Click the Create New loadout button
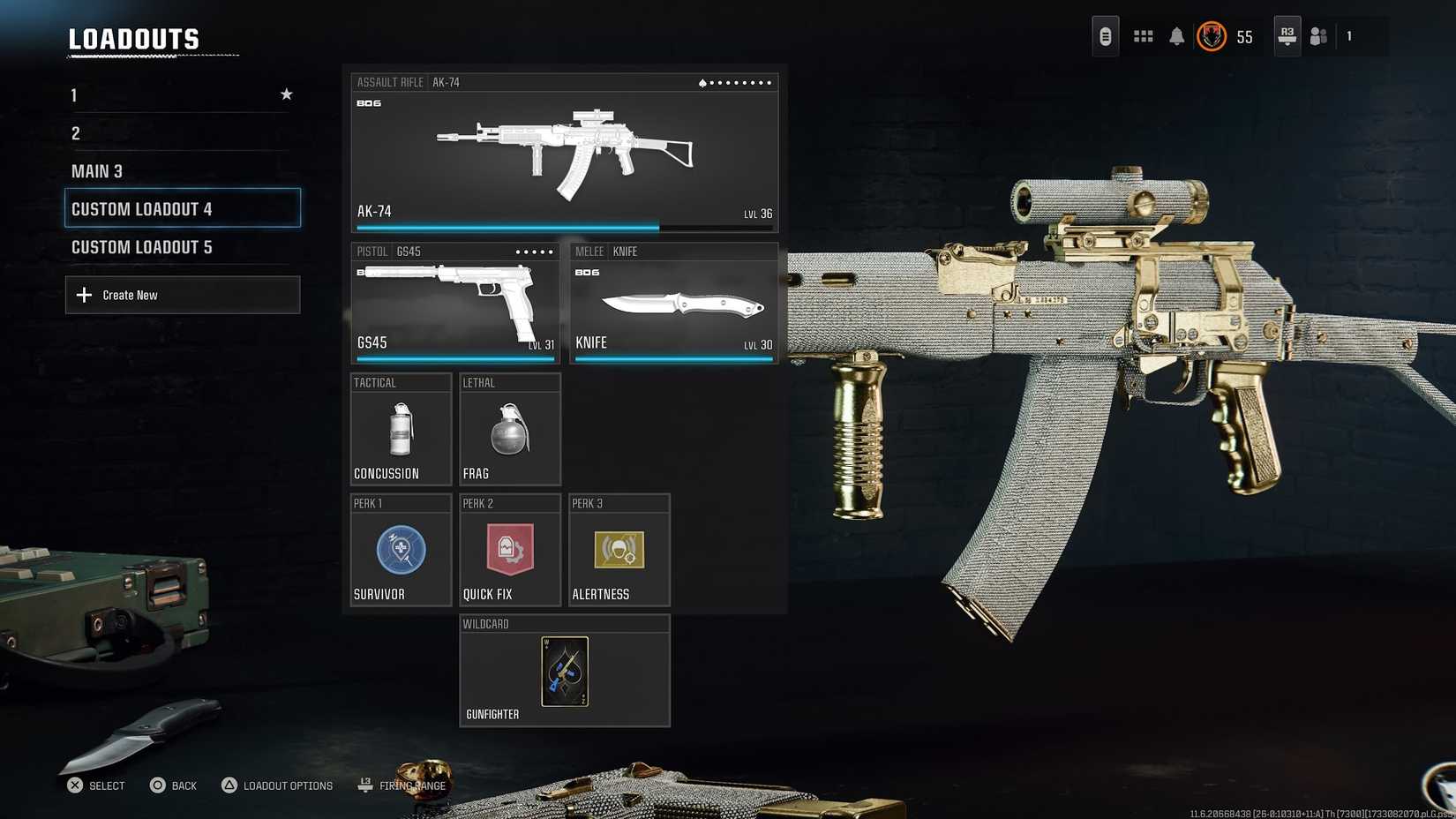Viewport: 1456px width, 819px height. coord(183,295)
